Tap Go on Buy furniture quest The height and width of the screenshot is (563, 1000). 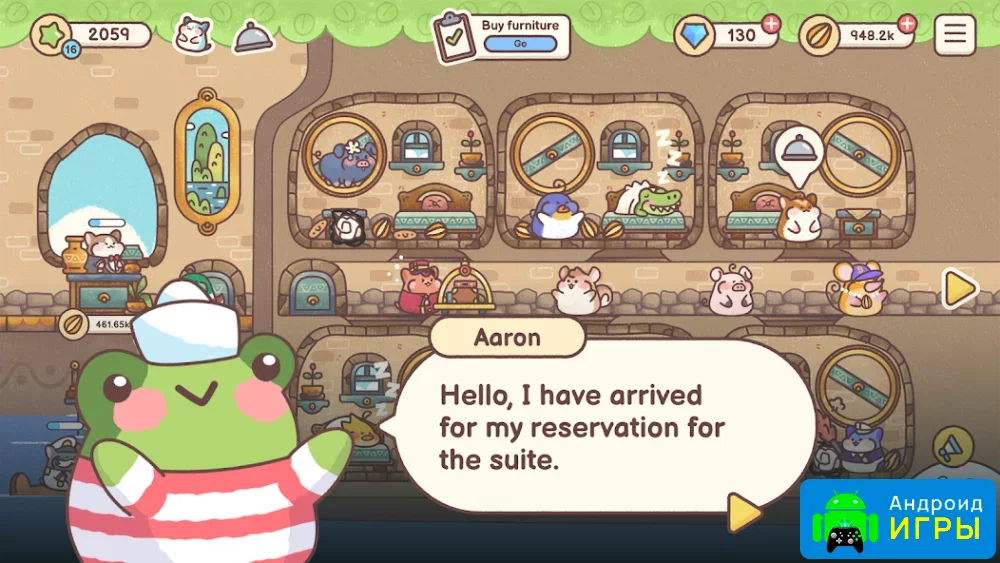pos(520,44)
